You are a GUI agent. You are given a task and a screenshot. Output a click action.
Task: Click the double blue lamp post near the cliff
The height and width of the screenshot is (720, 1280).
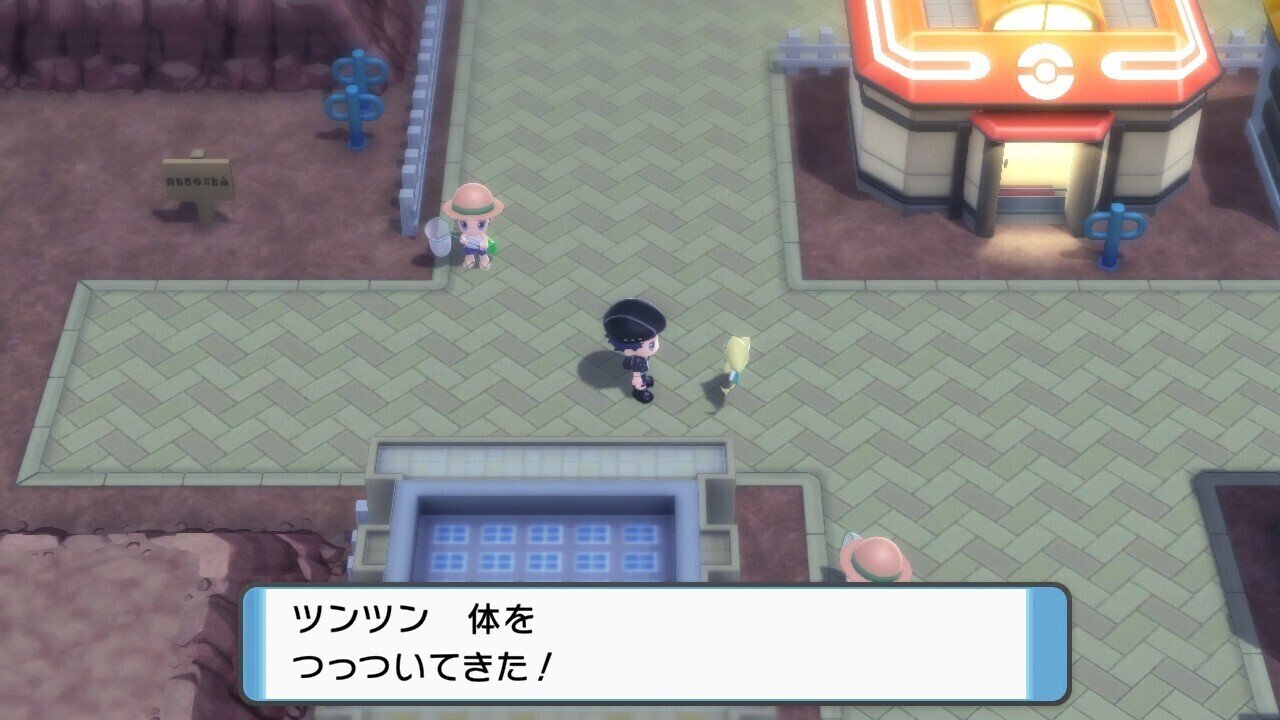point(355,95)
